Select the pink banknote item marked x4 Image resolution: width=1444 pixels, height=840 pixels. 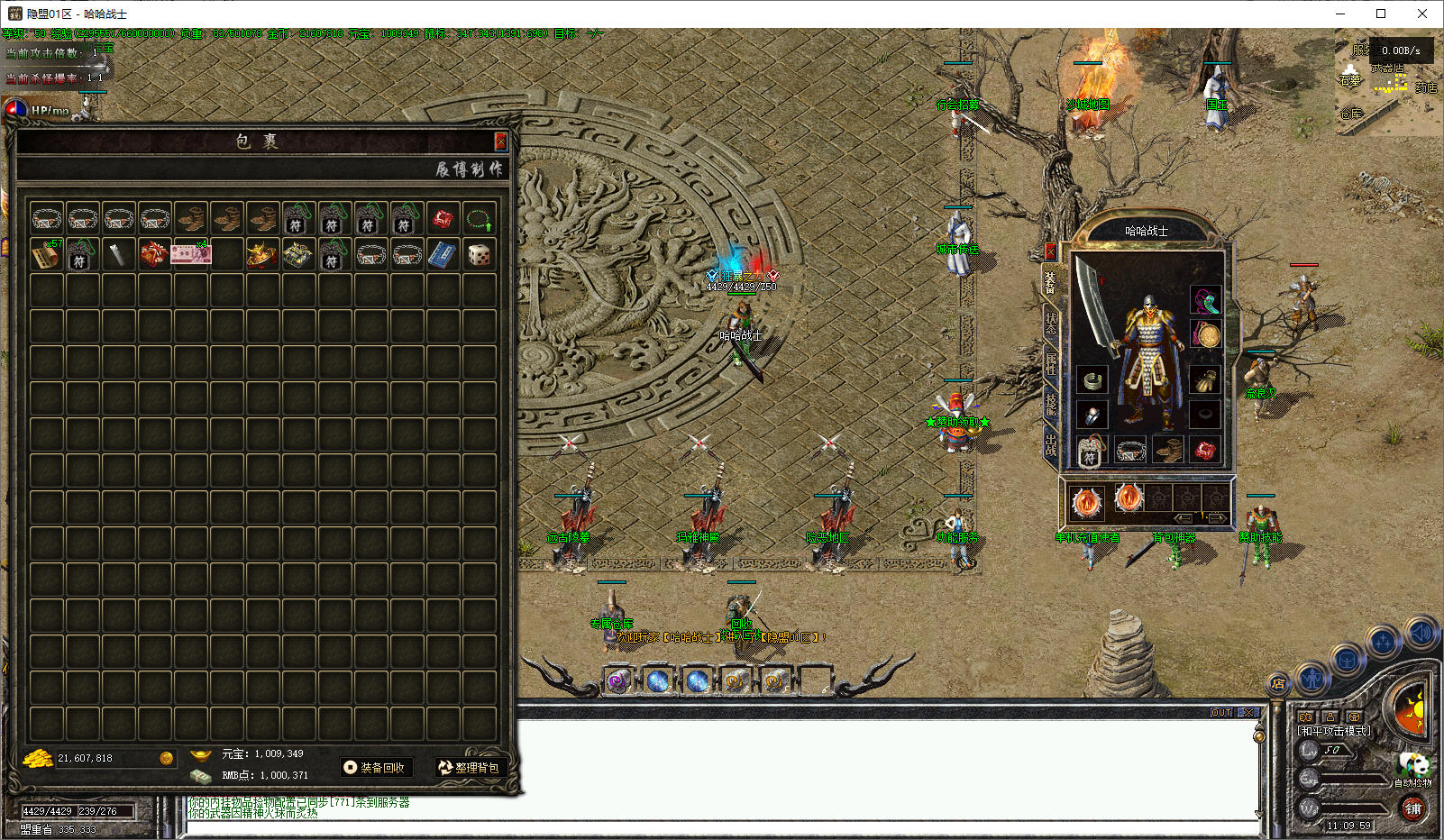click(x=190, y=255)
